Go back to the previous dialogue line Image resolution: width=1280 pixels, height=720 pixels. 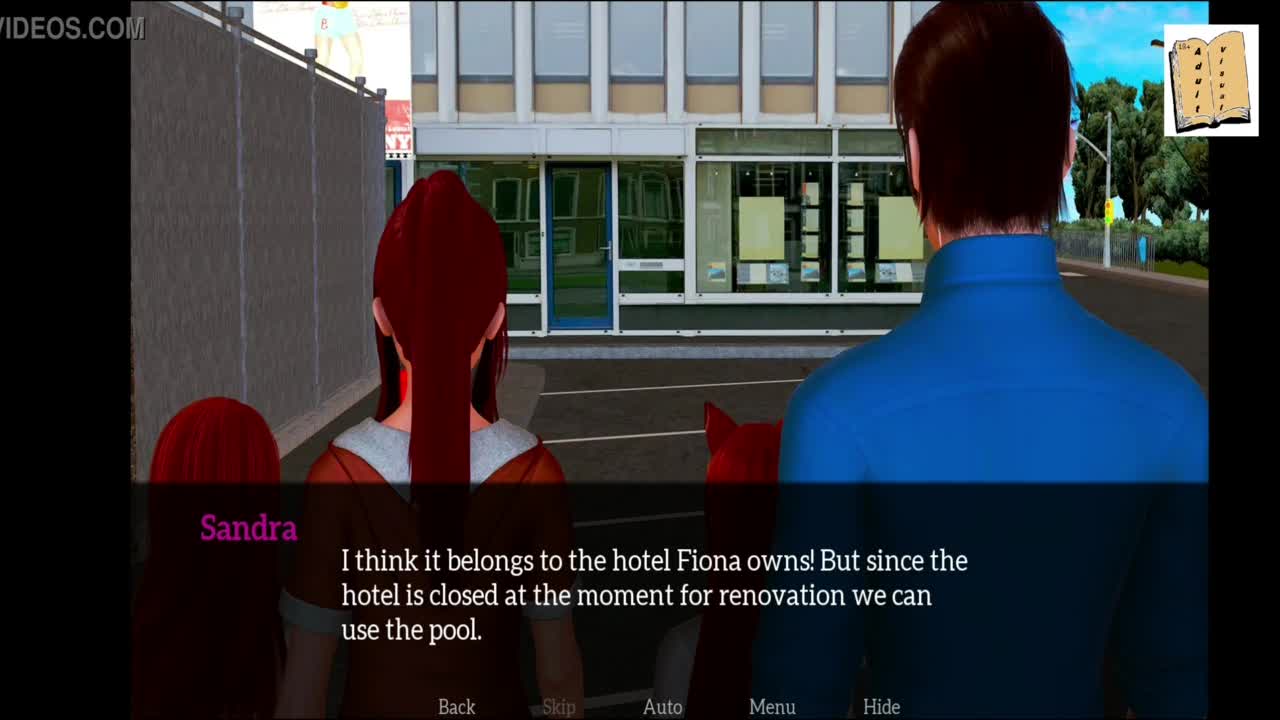456,707
